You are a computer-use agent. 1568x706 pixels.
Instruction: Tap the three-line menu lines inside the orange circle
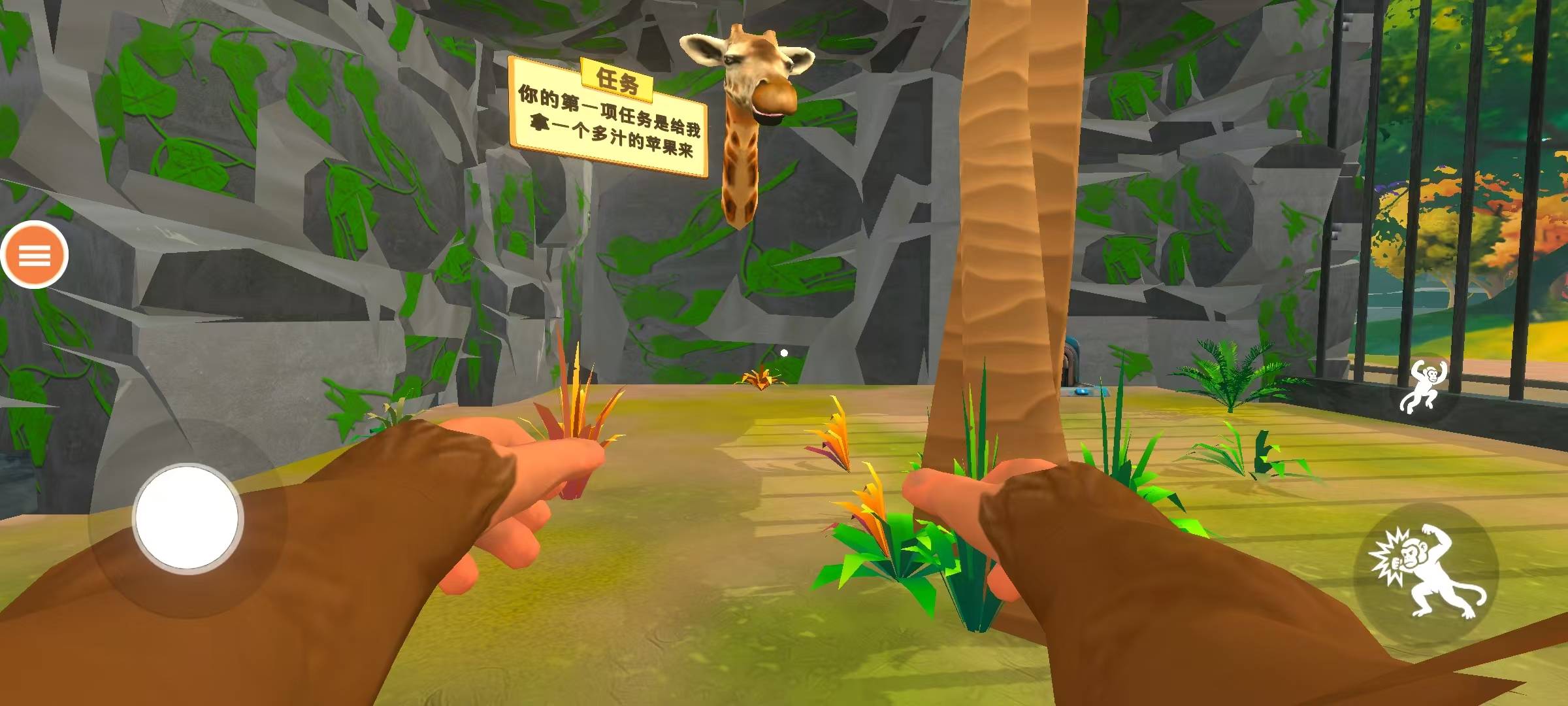[36, 255]
